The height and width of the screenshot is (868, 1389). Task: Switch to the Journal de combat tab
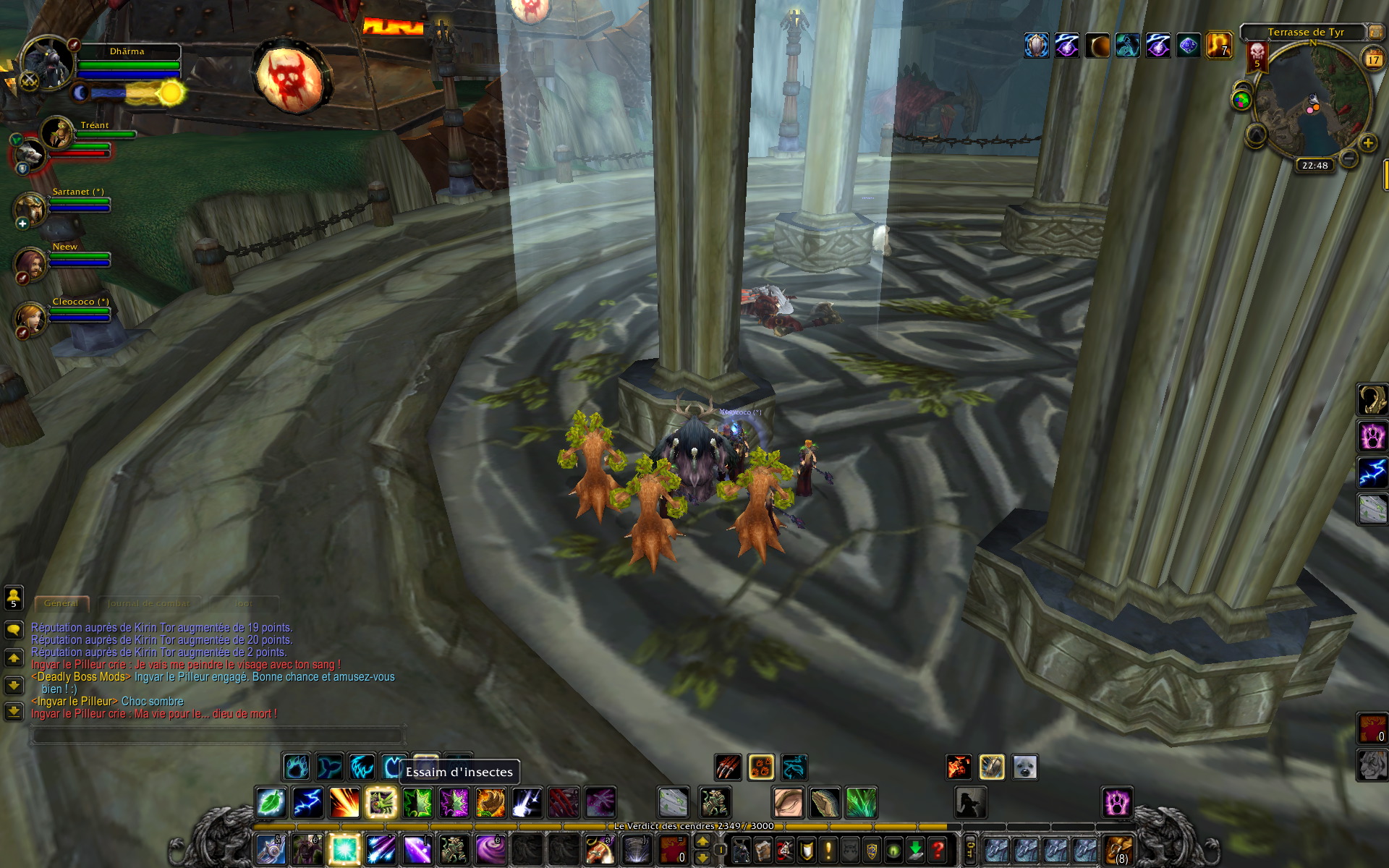coord(149,603)
